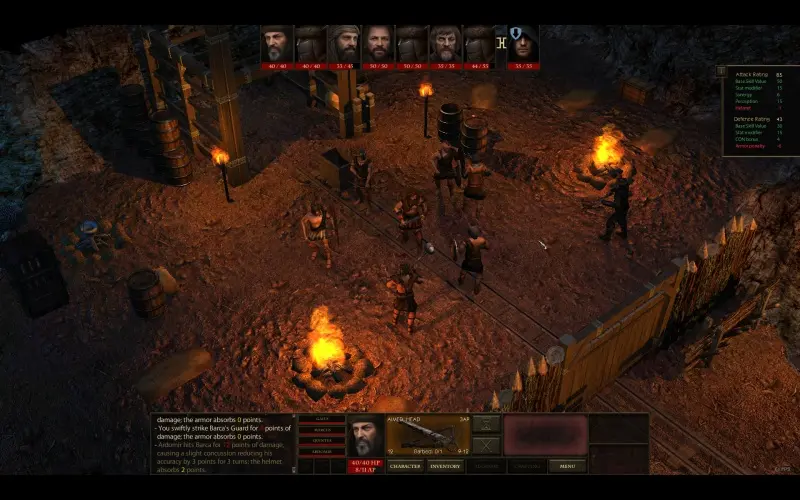Select the turbaned portrait showing 33/45
Image resolution: width=800 pixels, height=500 pixels.
click(345, 44)
